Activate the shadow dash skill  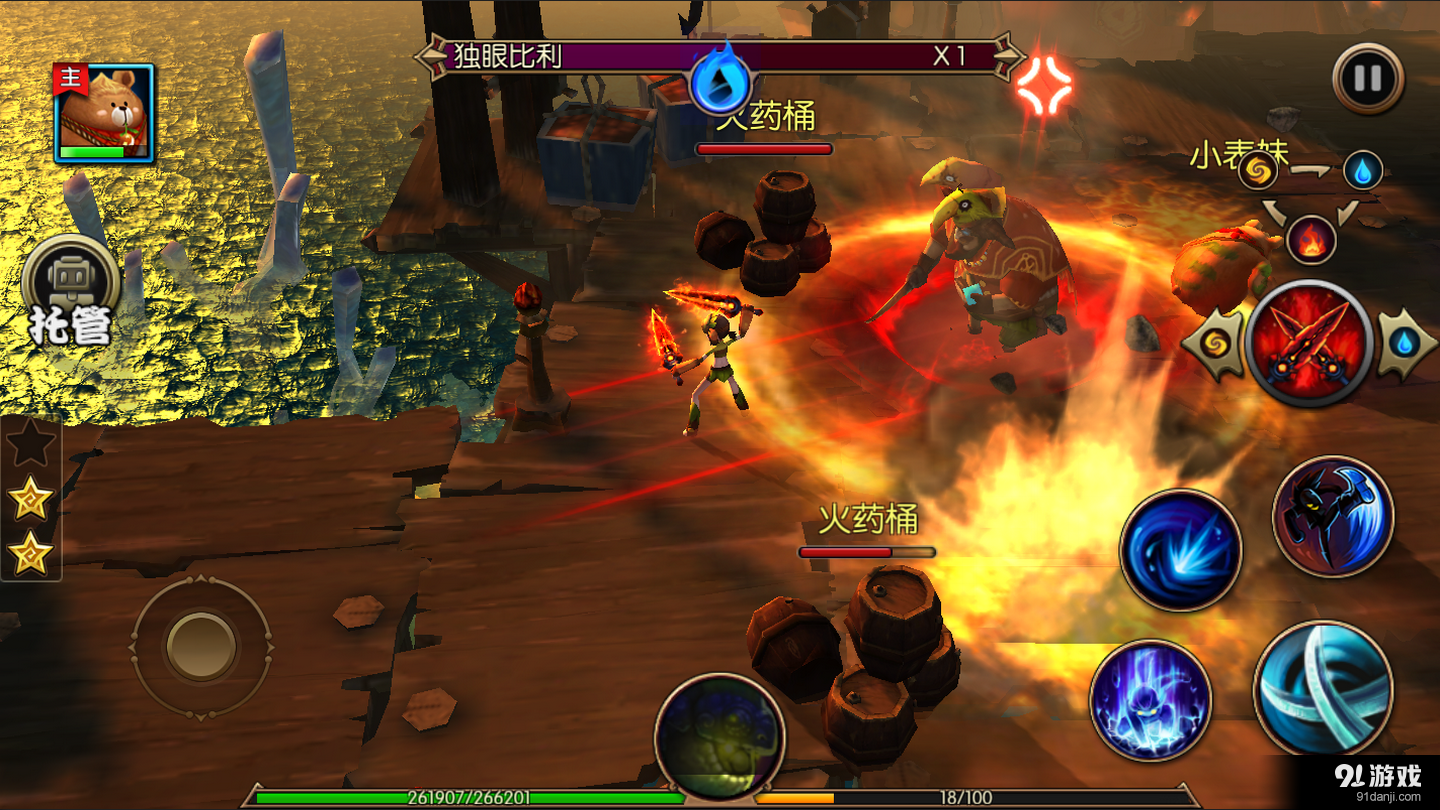[x=1333, y=516]
